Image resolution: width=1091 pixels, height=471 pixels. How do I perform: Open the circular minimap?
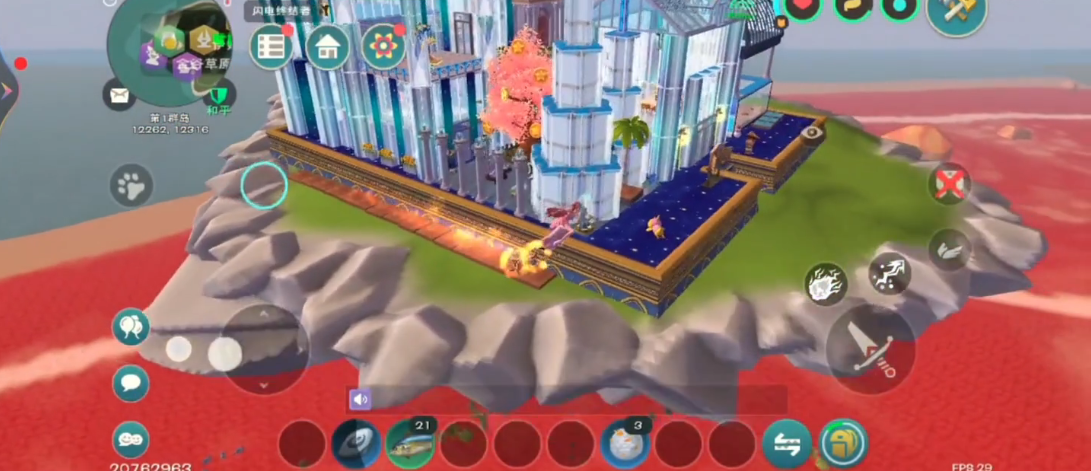[171, 49]
